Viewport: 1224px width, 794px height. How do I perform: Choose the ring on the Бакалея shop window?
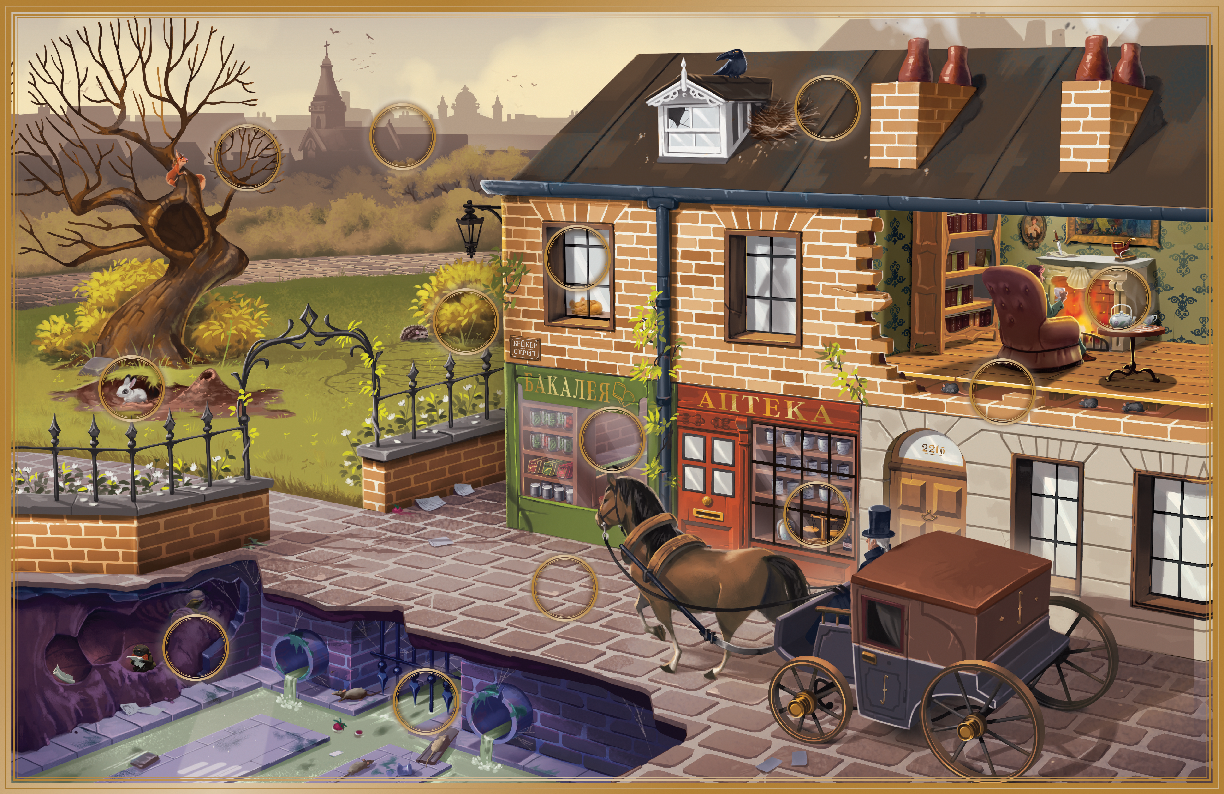pyautogui.click(x=612, y=439)
